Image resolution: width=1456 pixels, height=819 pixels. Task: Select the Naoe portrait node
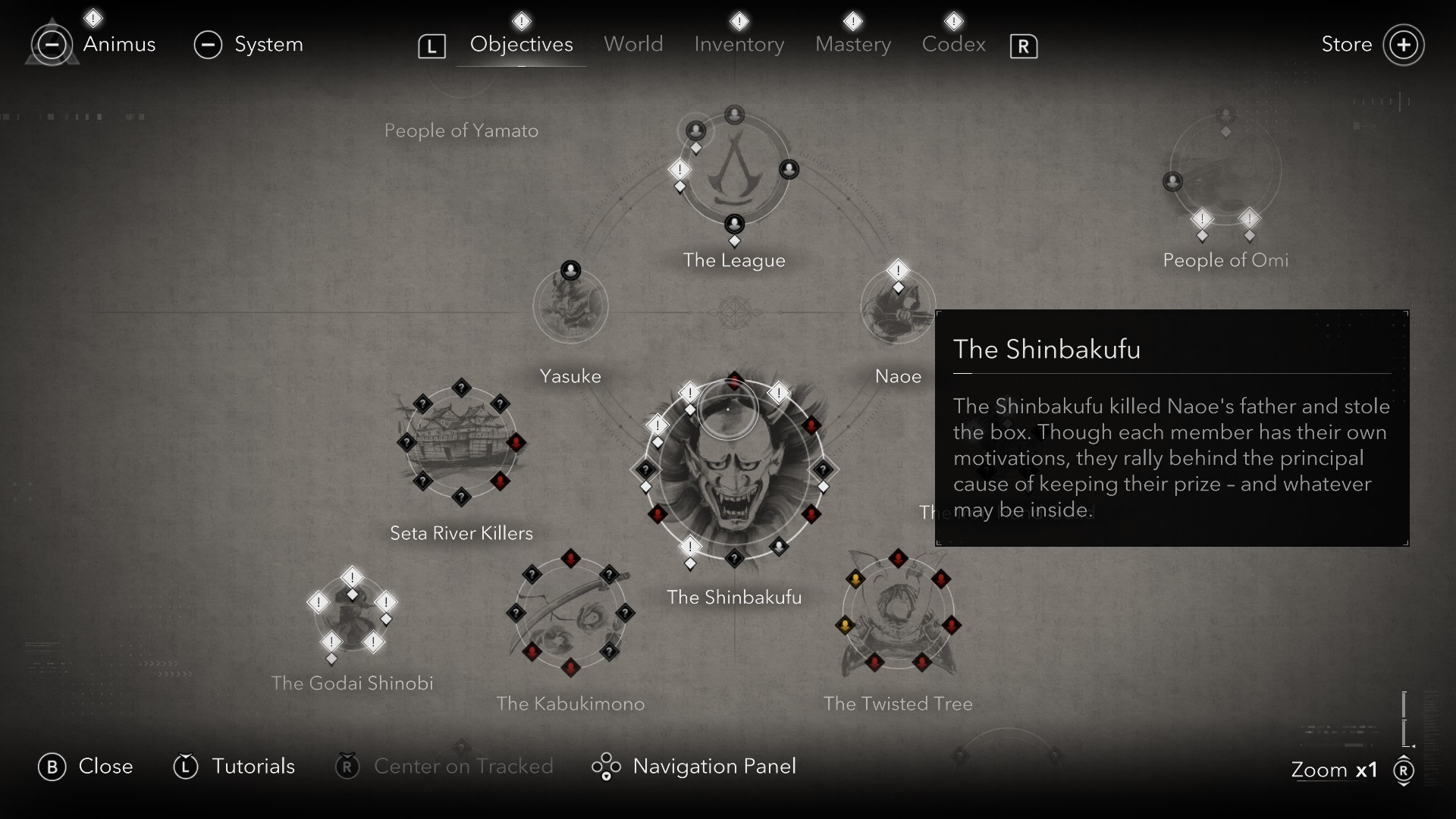pos(898,309)
